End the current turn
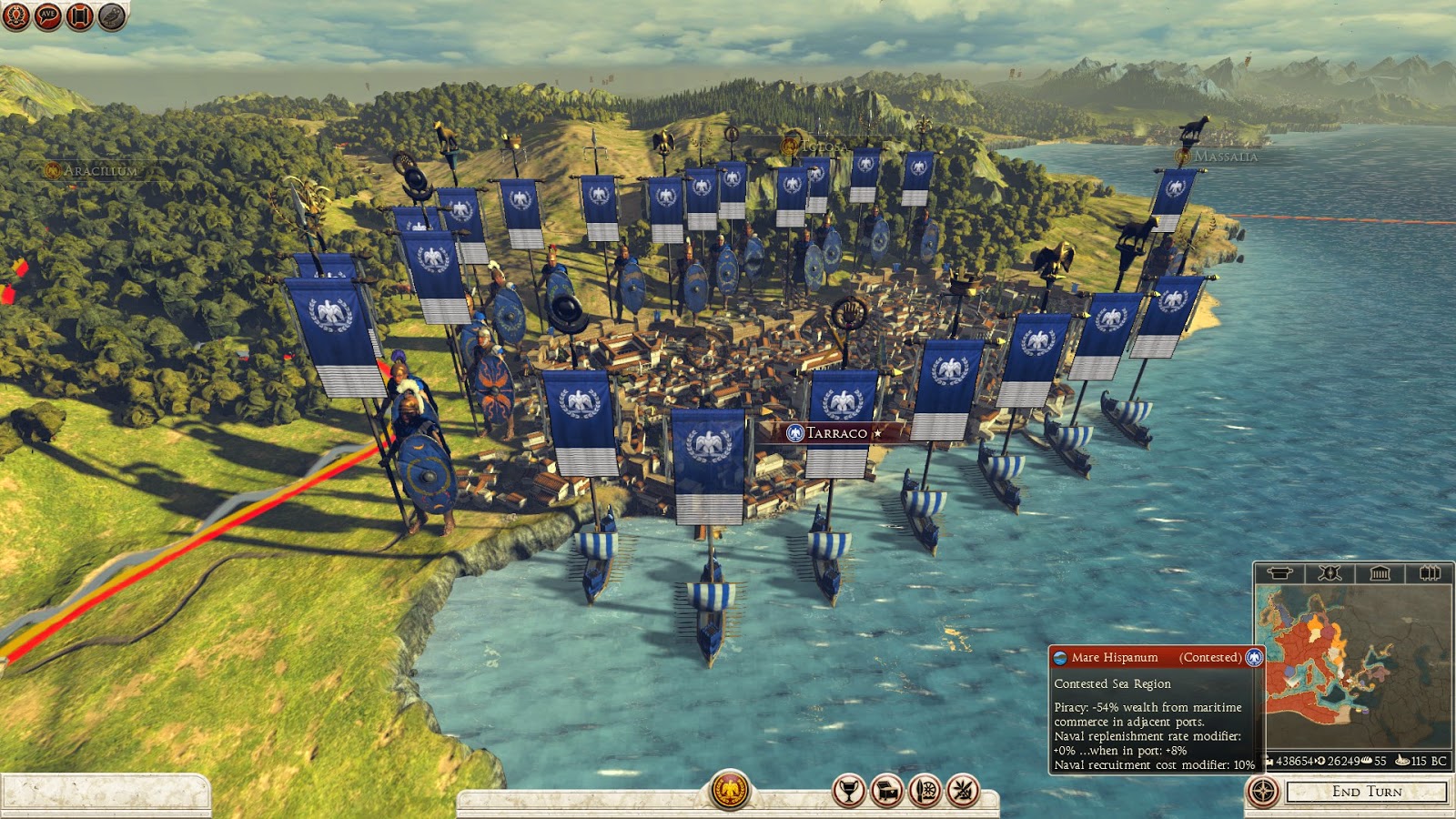This screenshot has height=819, width=1456. 1366,792
